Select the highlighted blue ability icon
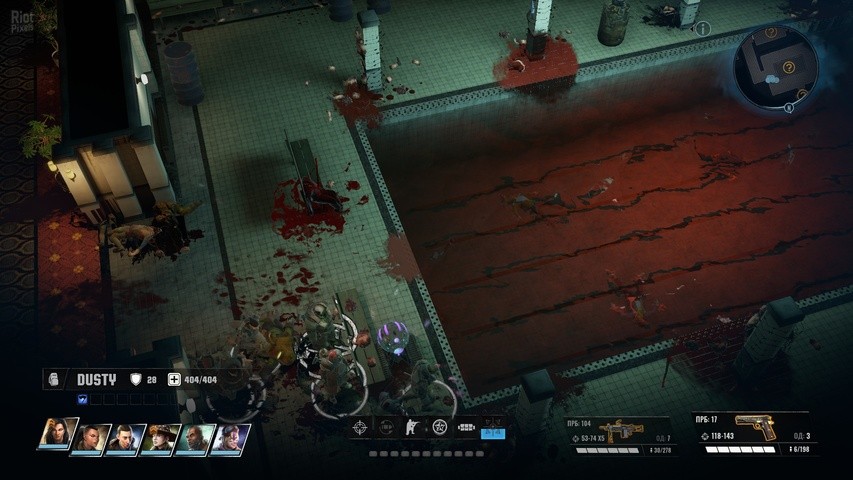The height and width of the screenshot is (480, 853). (493, 430)
